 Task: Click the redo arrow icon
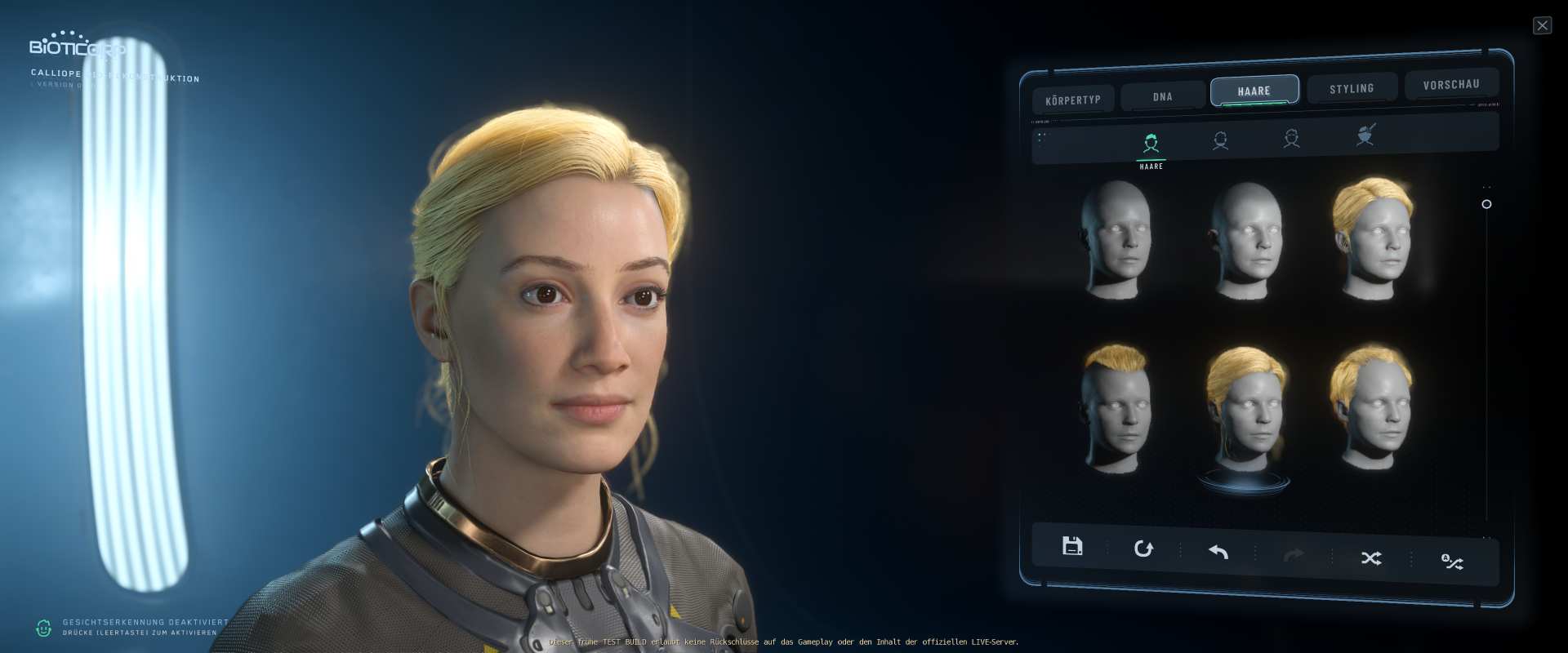tap(1294, 555)
